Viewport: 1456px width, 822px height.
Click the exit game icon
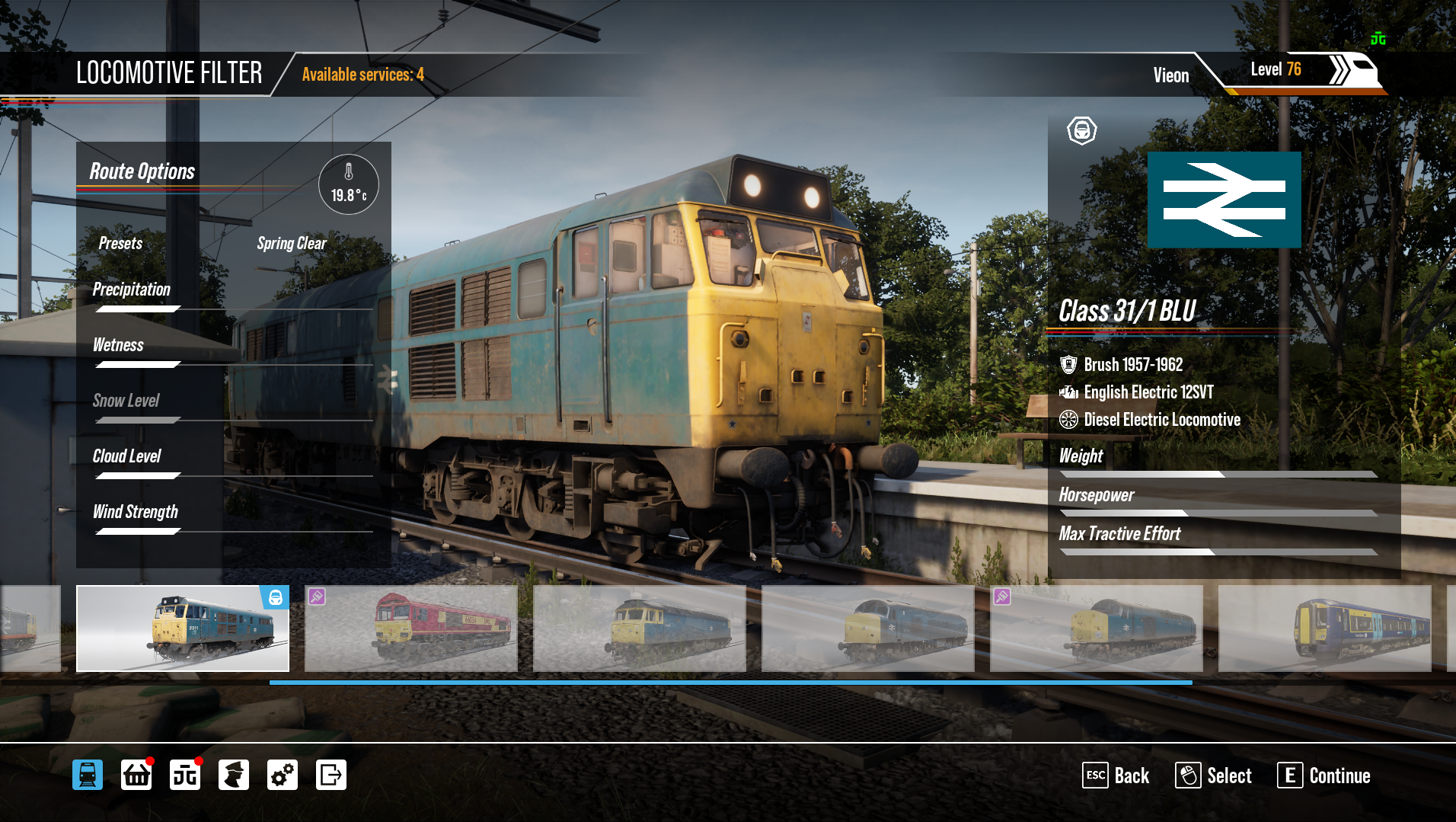pyautogui.click(x=331, y=775)
